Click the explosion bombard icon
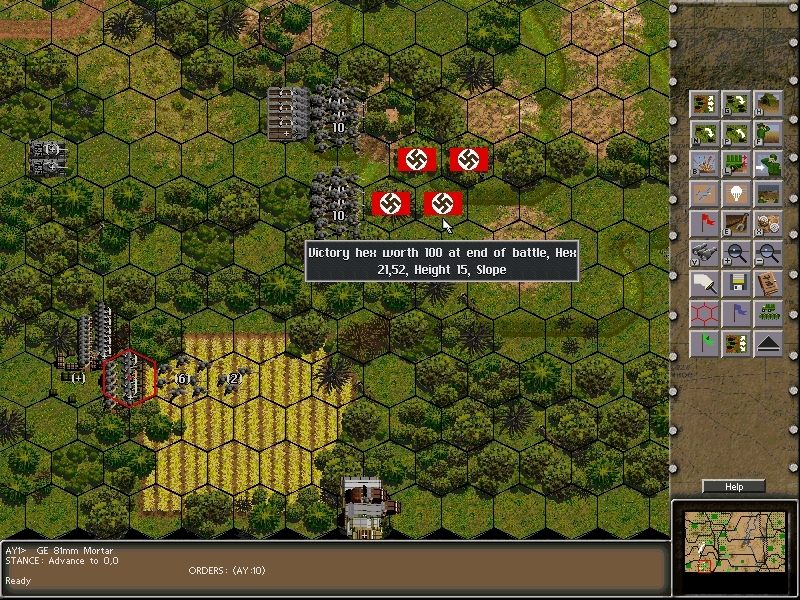 point(705,164)
